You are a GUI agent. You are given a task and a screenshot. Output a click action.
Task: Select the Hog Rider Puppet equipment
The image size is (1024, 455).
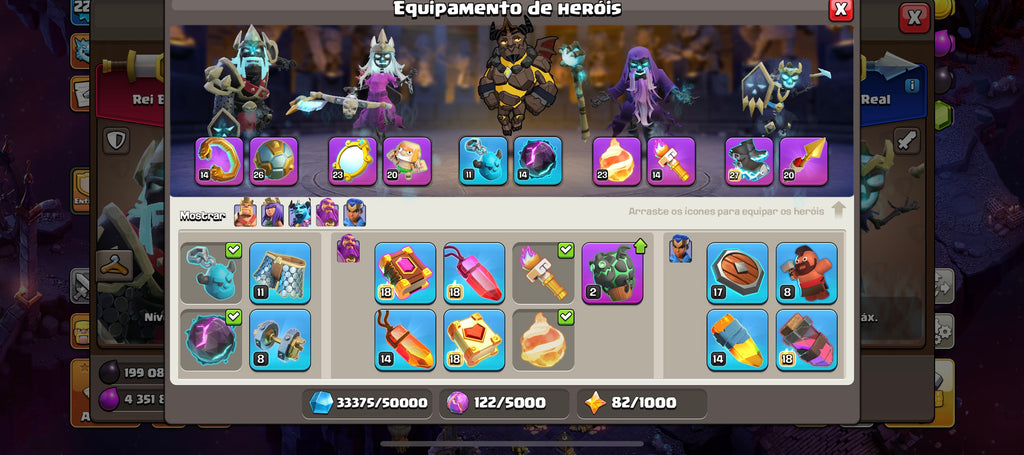[806, 273]
